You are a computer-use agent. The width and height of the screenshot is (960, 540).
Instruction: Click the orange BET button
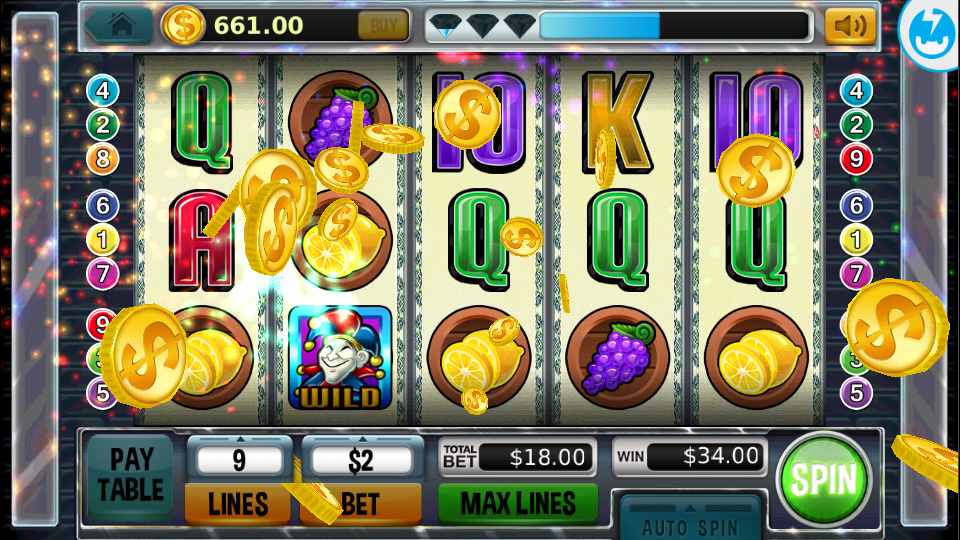361,504
